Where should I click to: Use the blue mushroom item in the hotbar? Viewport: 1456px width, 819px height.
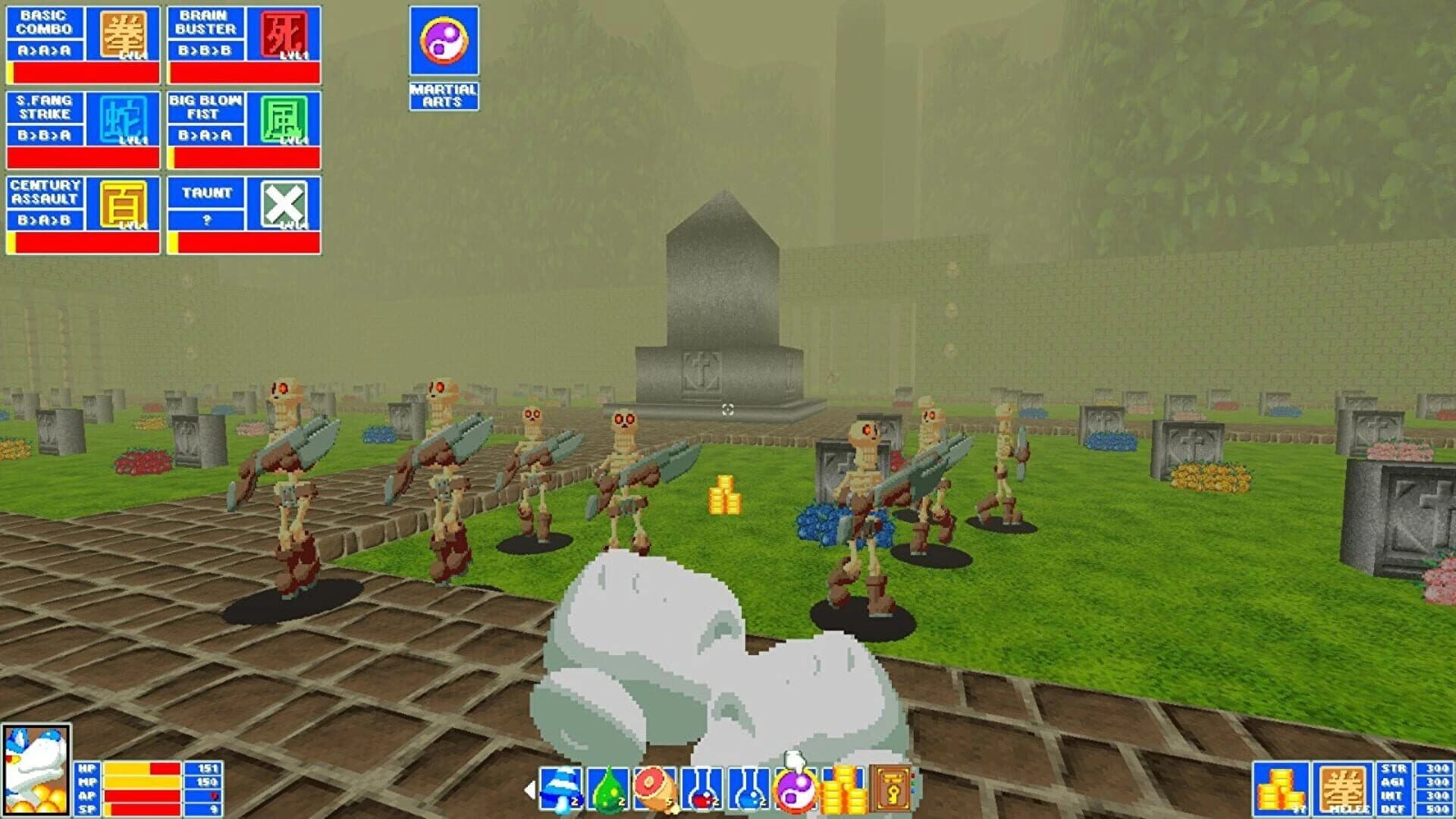(x=561, y=789)
